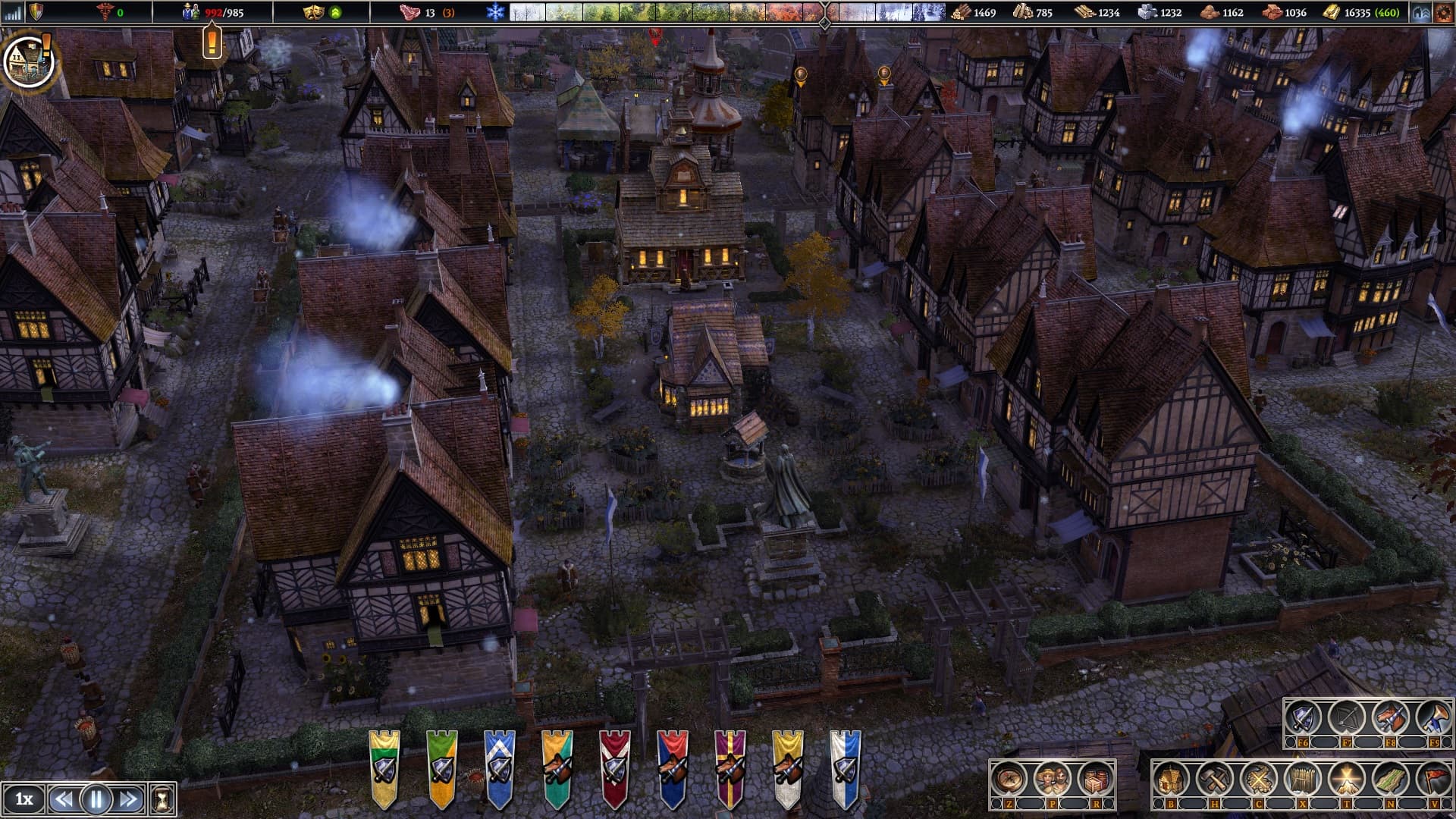The image size is (1456, 819).
Task: Open the compass icon panel
Action: [x=1009, y=779]
